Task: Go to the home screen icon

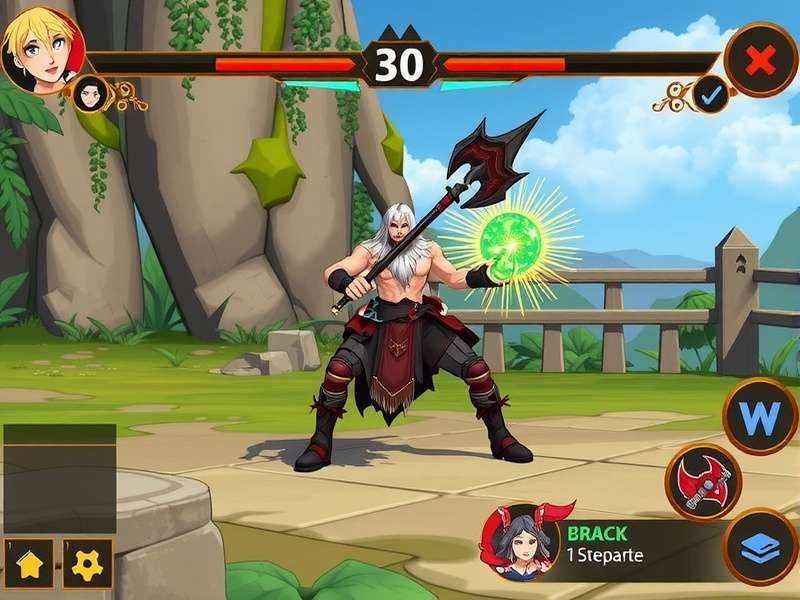Action: tap(31, 565)
